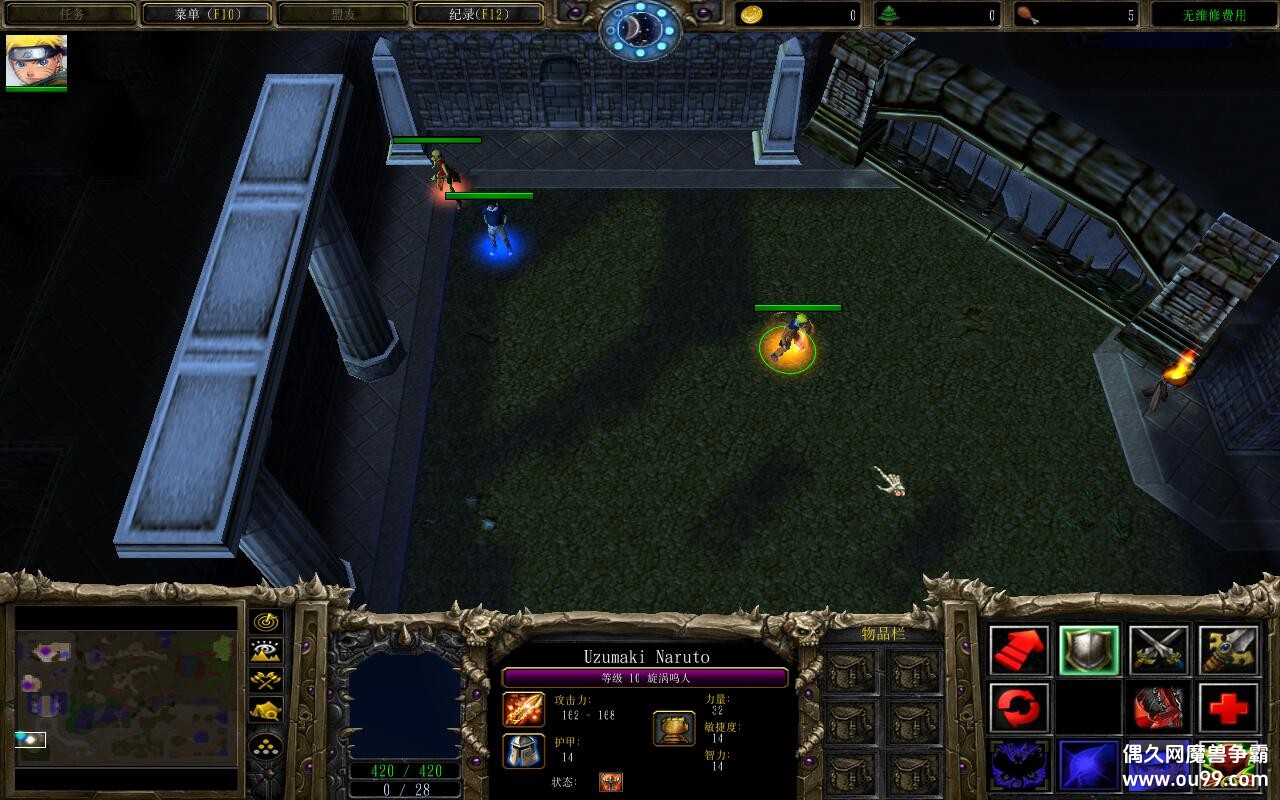Toggle the minimap creep camp display button
Screen dimensions: 1280x800
click(x=265, y=711)
